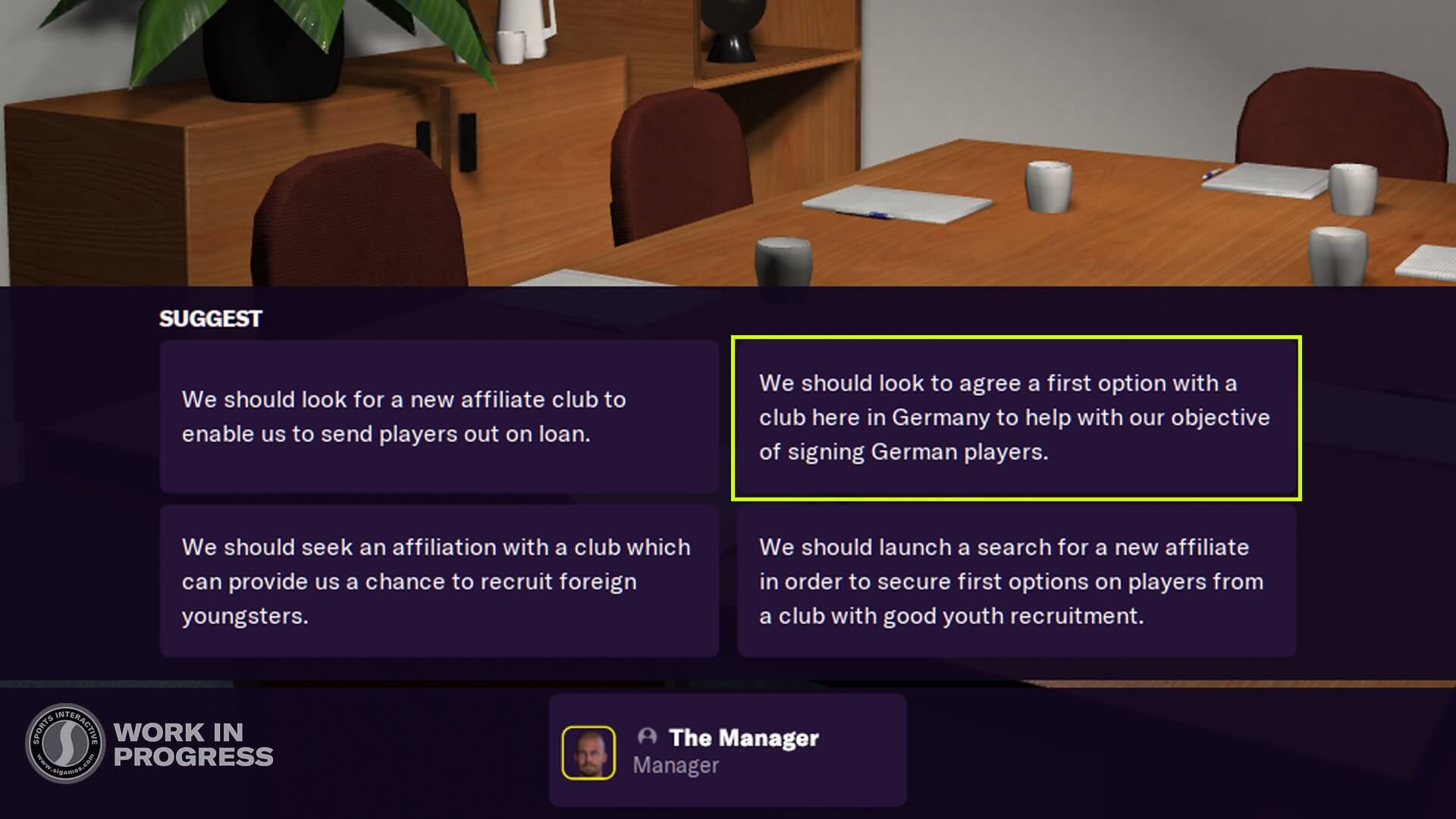
Task: Click the suggestion mentioning sending players out on loan
Action: (440, 417)
